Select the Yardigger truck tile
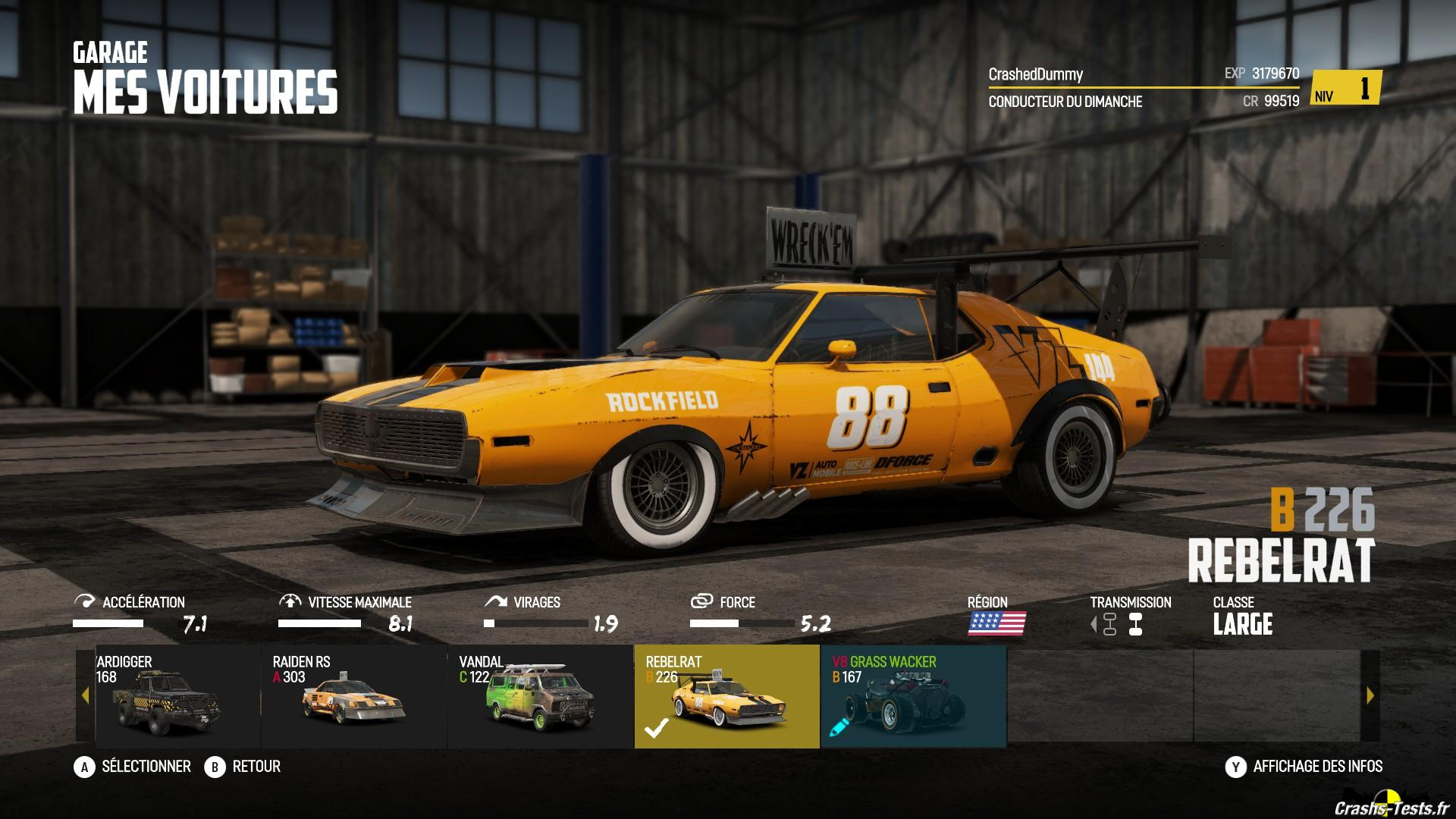This screenshot has width=1456, height=819. [x=177, y=696]
